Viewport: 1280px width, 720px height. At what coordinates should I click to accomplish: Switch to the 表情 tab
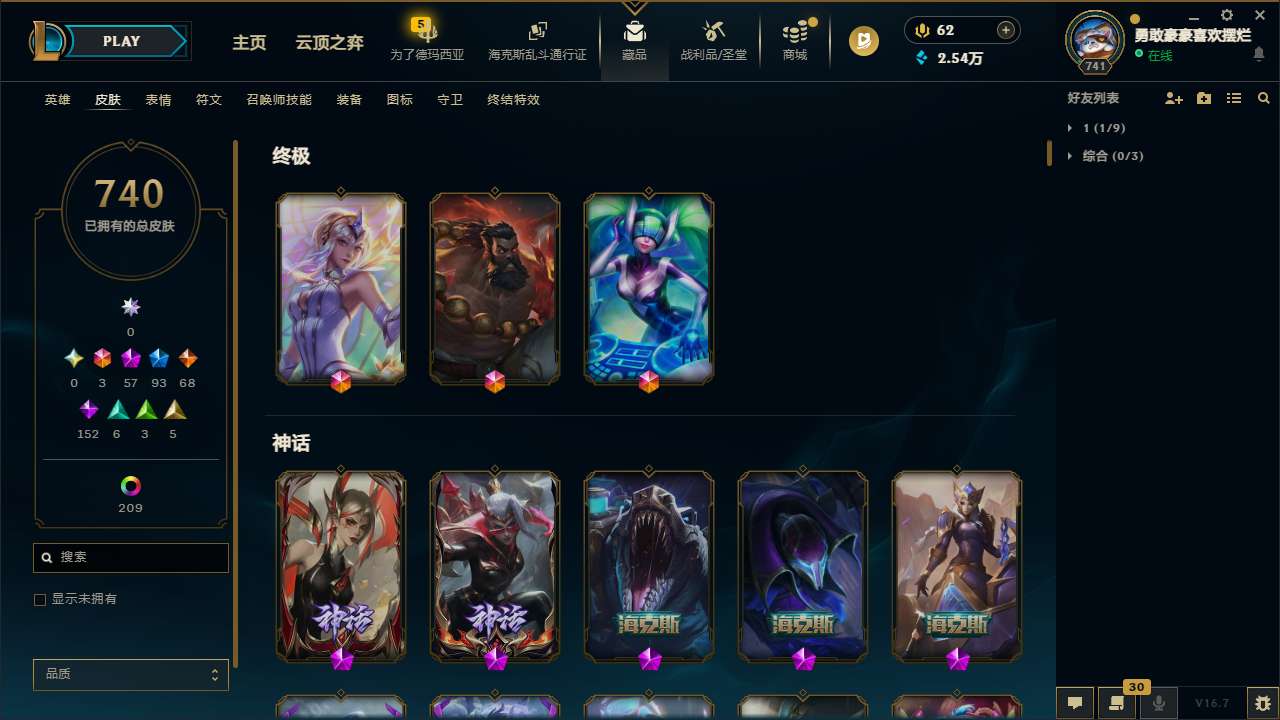tap(158, 99)
